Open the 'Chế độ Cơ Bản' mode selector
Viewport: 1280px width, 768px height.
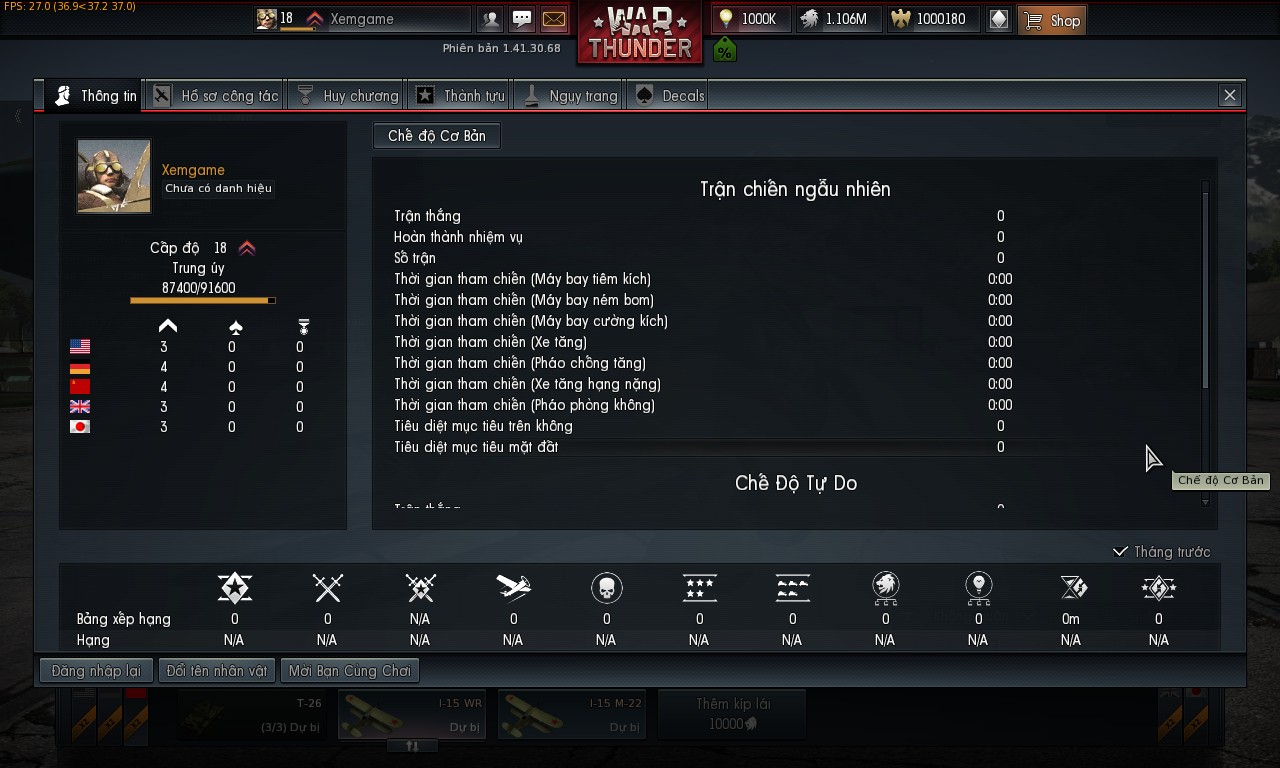(436, 136)
